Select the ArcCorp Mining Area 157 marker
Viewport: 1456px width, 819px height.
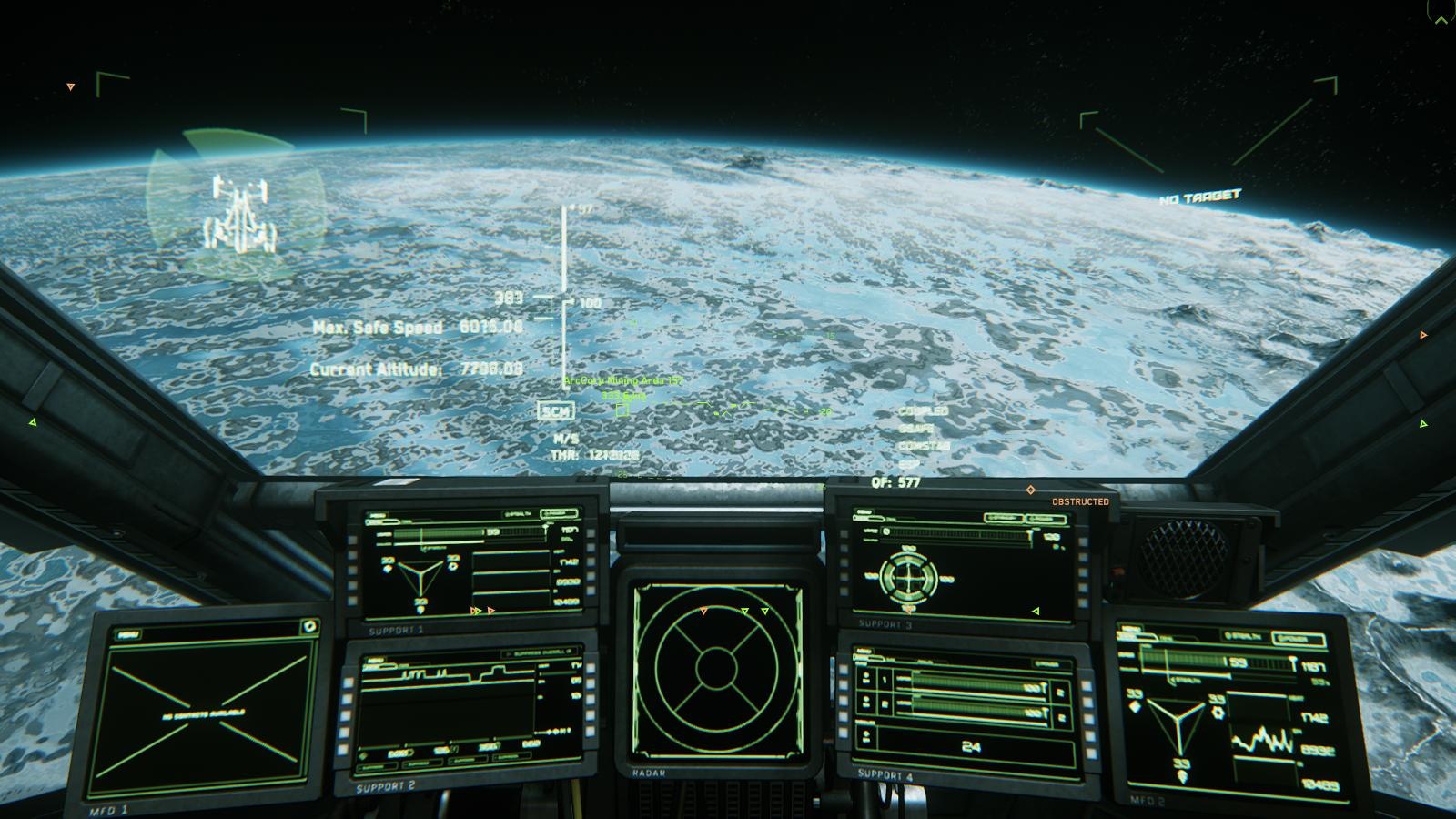coord(622,409)
